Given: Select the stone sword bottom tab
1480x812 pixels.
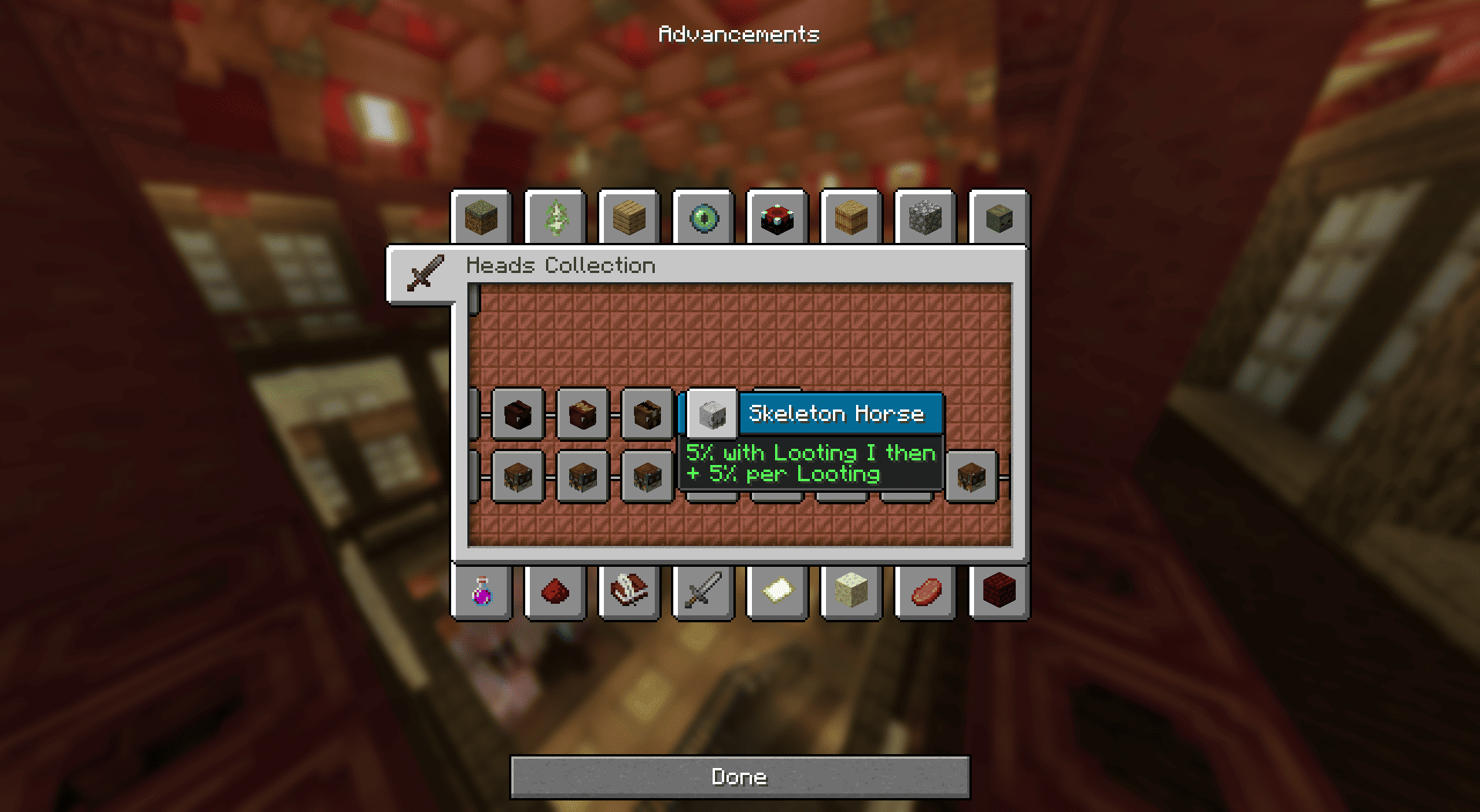Looking at the screenshot, I should point(703,592).
